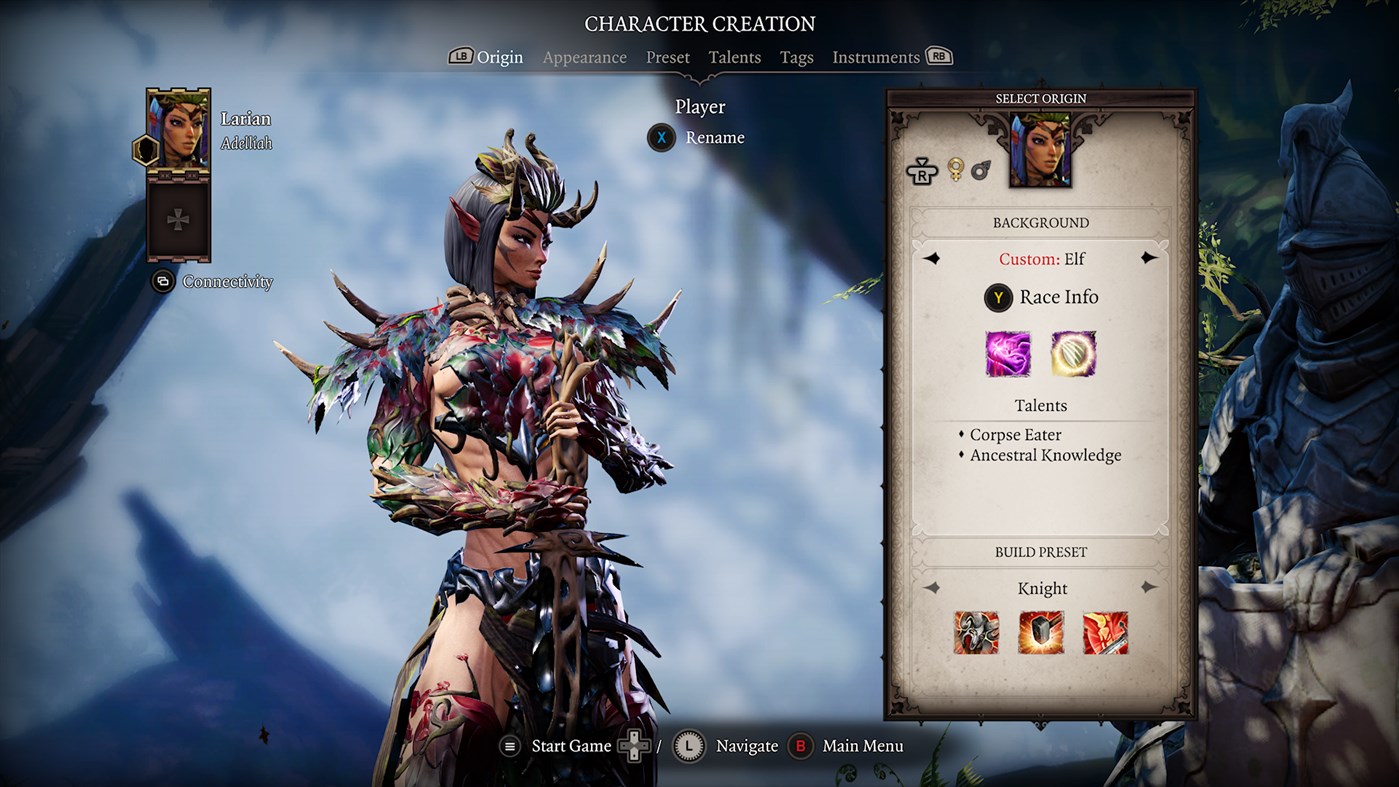
Task: Open the Battering Ram skill icon
Action: (x=976, y=633)
